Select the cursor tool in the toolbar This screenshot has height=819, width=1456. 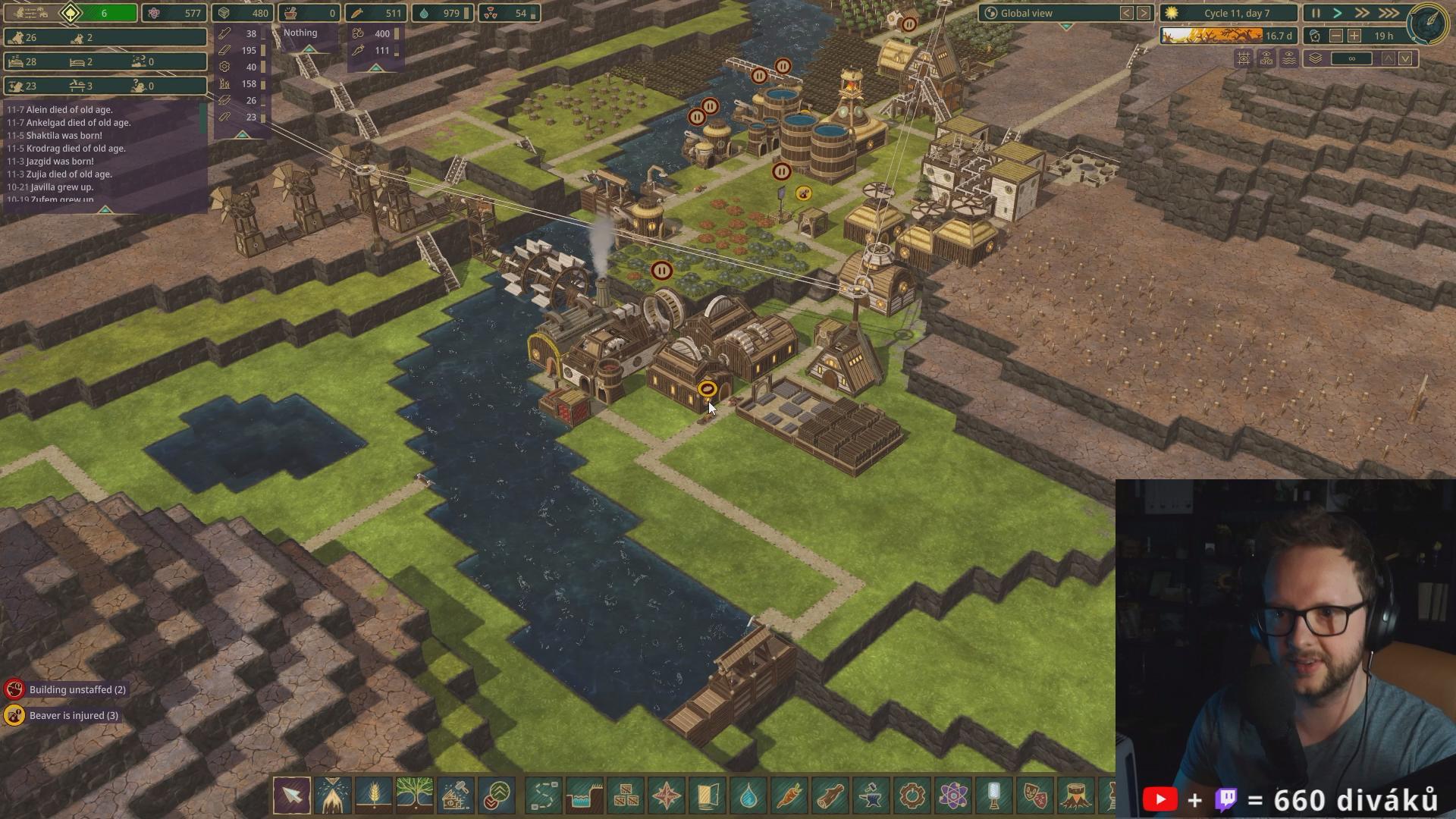292,795
